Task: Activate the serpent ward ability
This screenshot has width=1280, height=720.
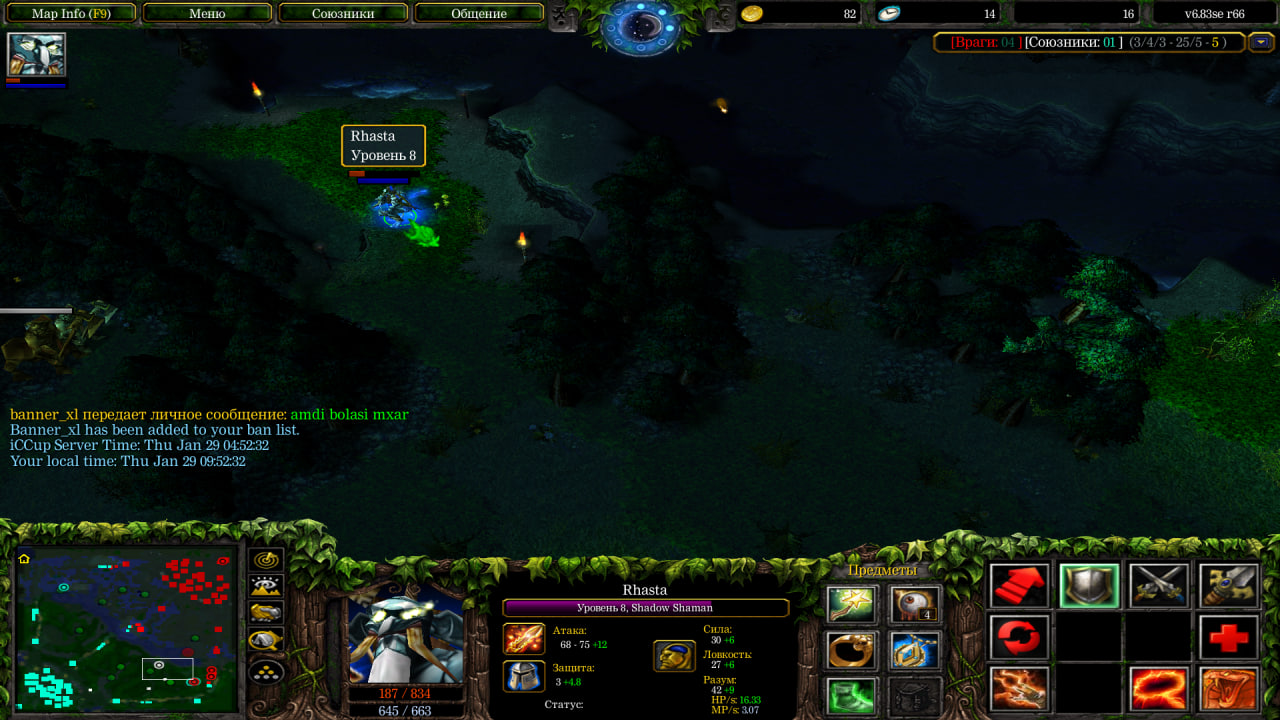Action: [x=1229, y=689]
